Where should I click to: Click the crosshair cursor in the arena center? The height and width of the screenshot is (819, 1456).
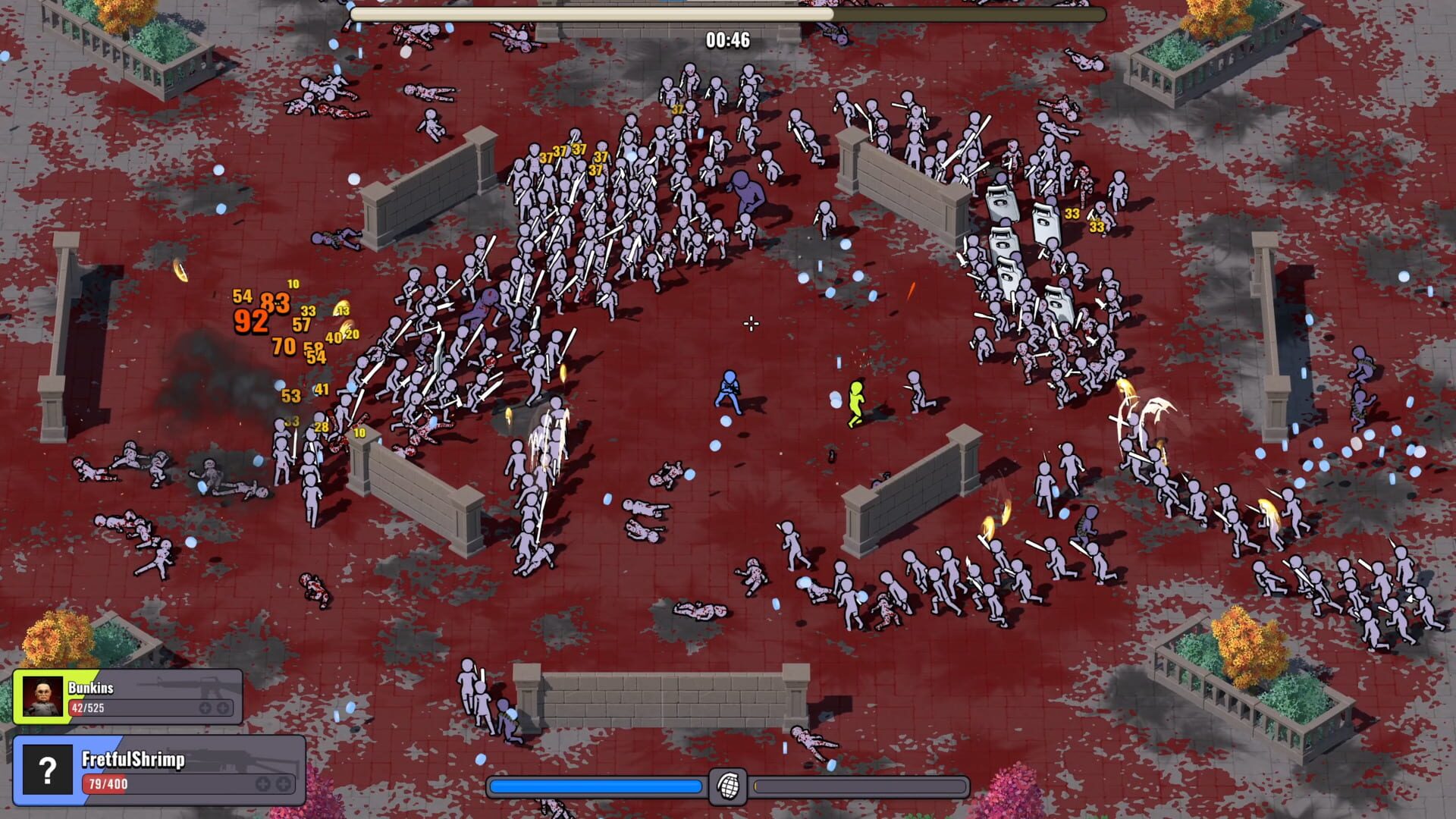[751, 324]
